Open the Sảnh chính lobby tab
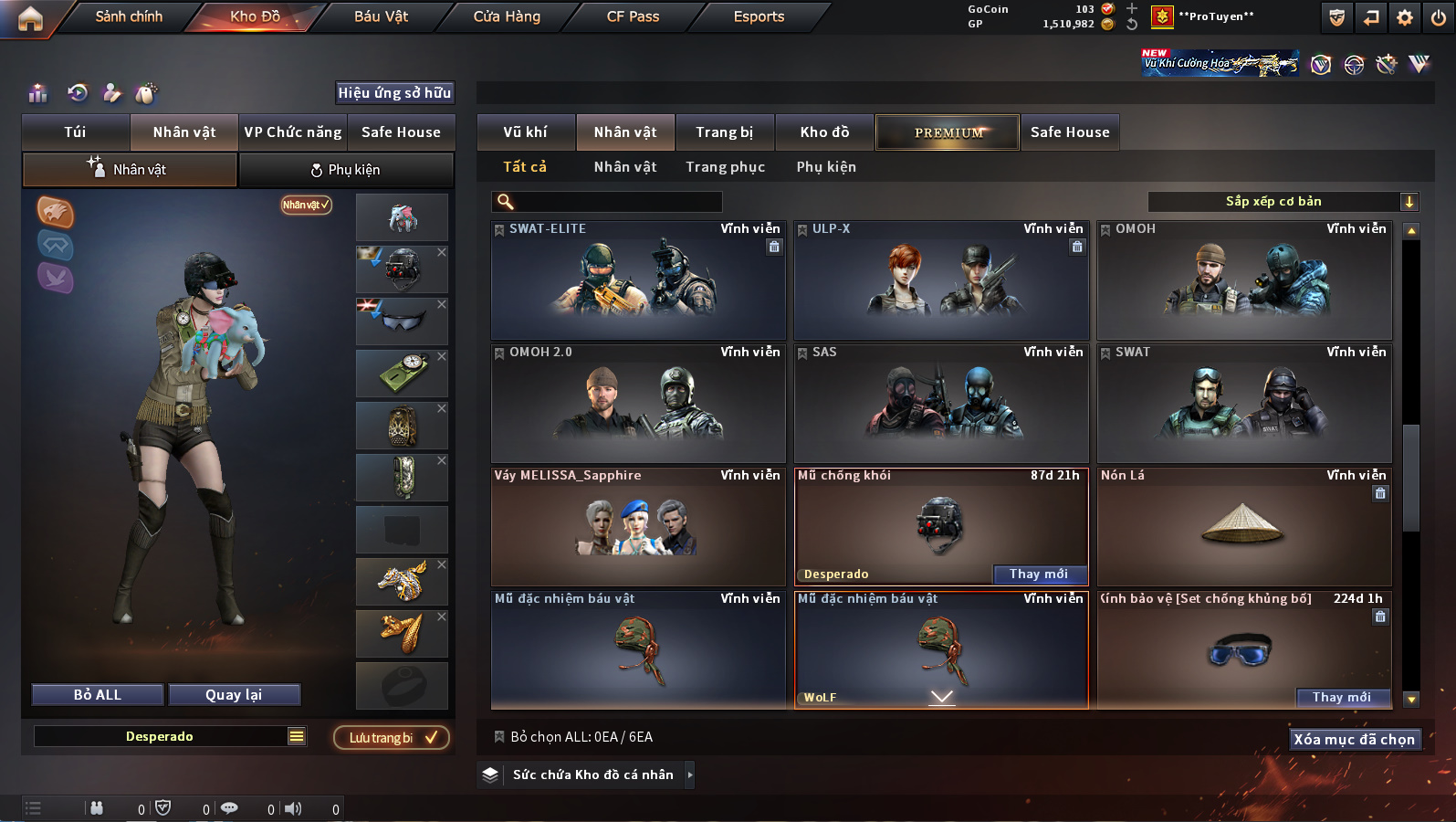The width and height of the screenshot is (1456, 822). (x=129, y=16)
